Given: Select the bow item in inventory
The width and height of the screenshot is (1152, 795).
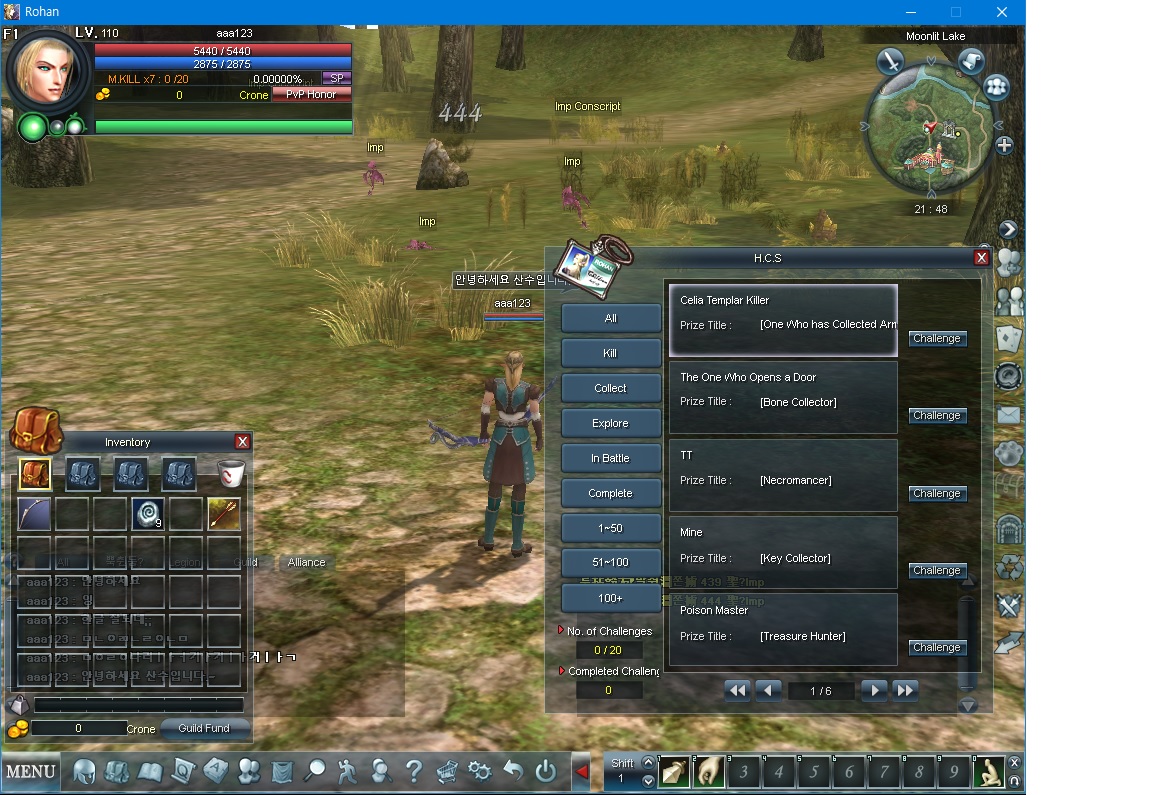Looking at the screenshot, I should (34, 514).
